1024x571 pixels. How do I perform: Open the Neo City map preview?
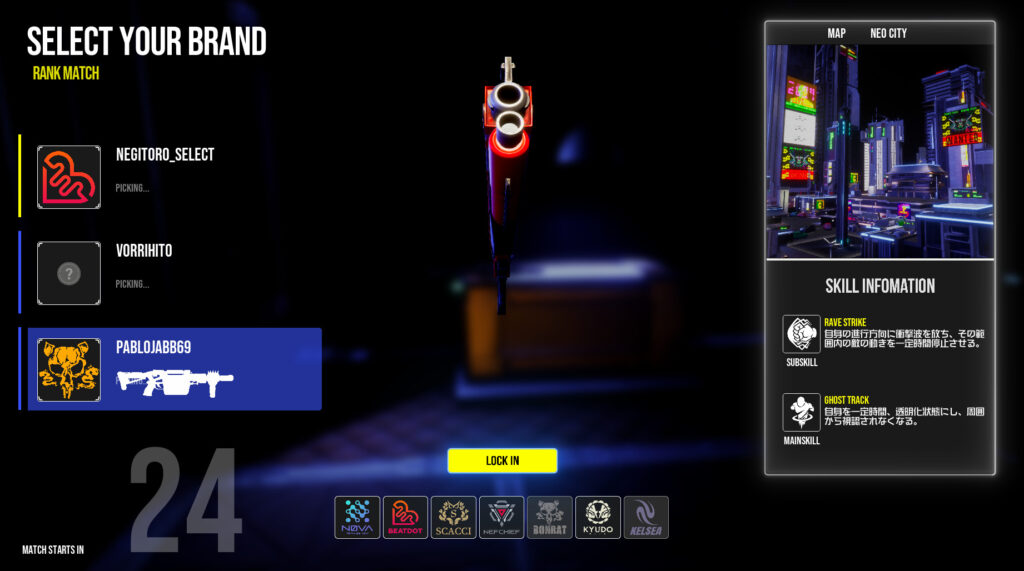(880, 150)
